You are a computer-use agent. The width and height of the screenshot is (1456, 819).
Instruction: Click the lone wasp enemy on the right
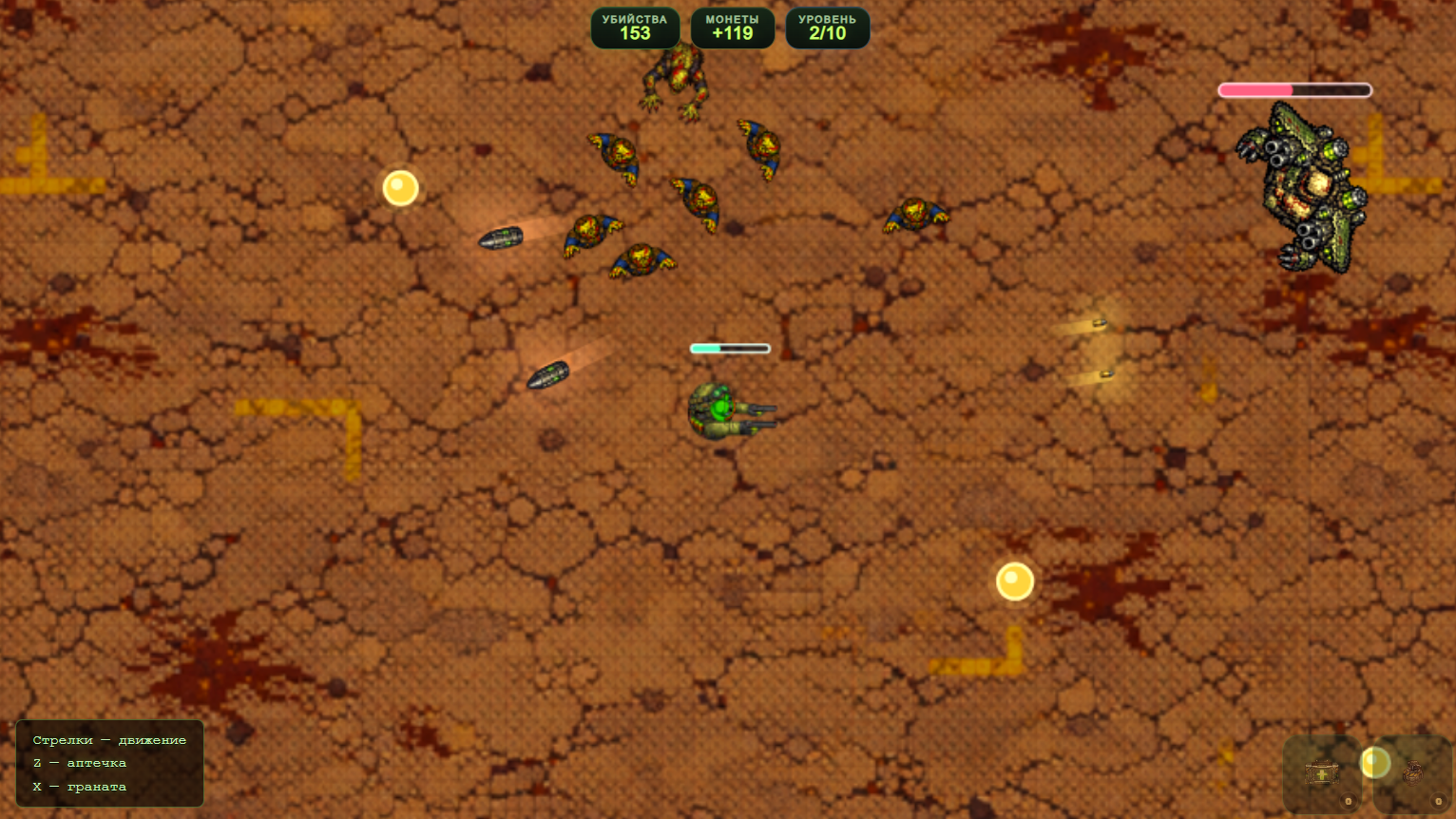[914, 214]
